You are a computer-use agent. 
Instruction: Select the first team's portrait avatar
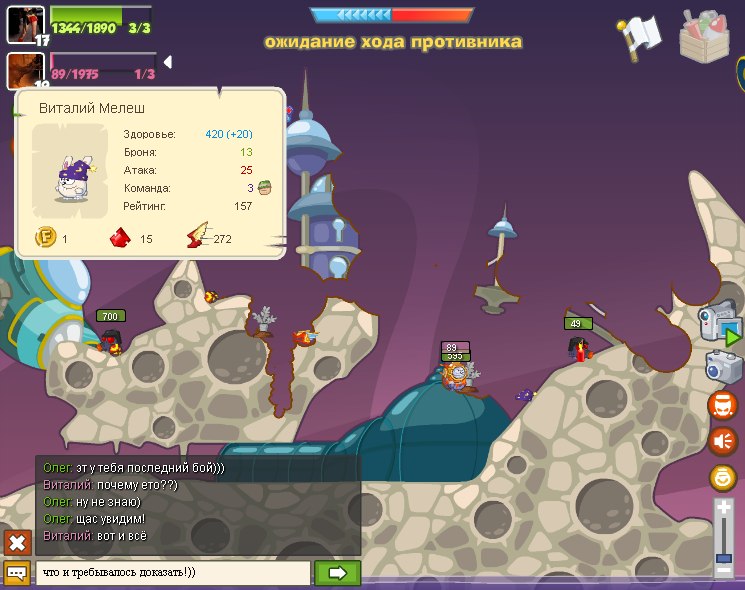(25, 24)
